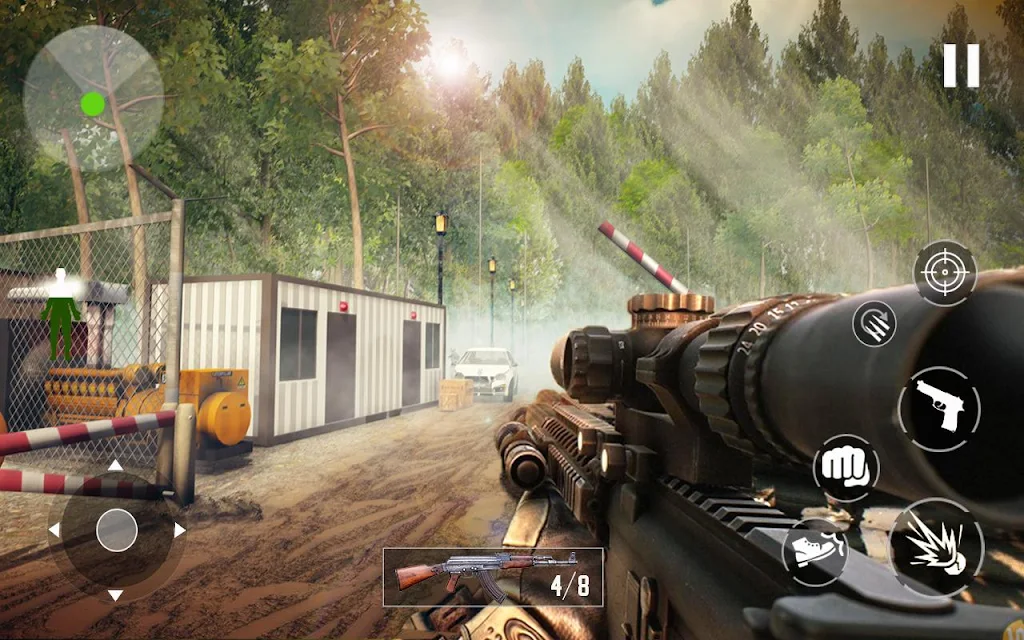This screenshot has height=640, width=1024.
Task: Tap the movement joystick center knob
Action: [x=116, y=530]
